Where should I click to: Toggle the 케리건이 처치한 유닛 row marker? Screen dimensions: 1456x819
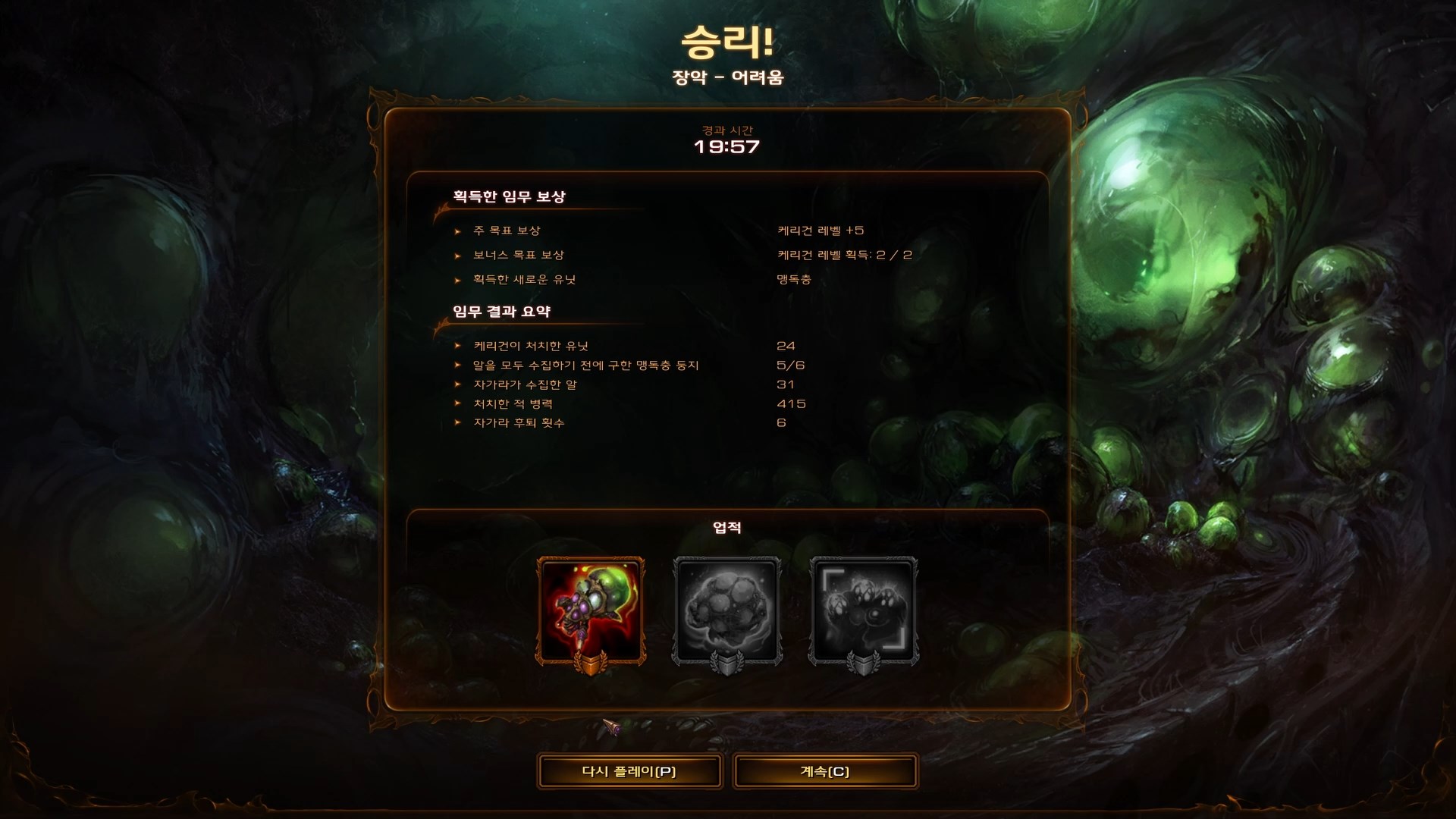point(457,345)
